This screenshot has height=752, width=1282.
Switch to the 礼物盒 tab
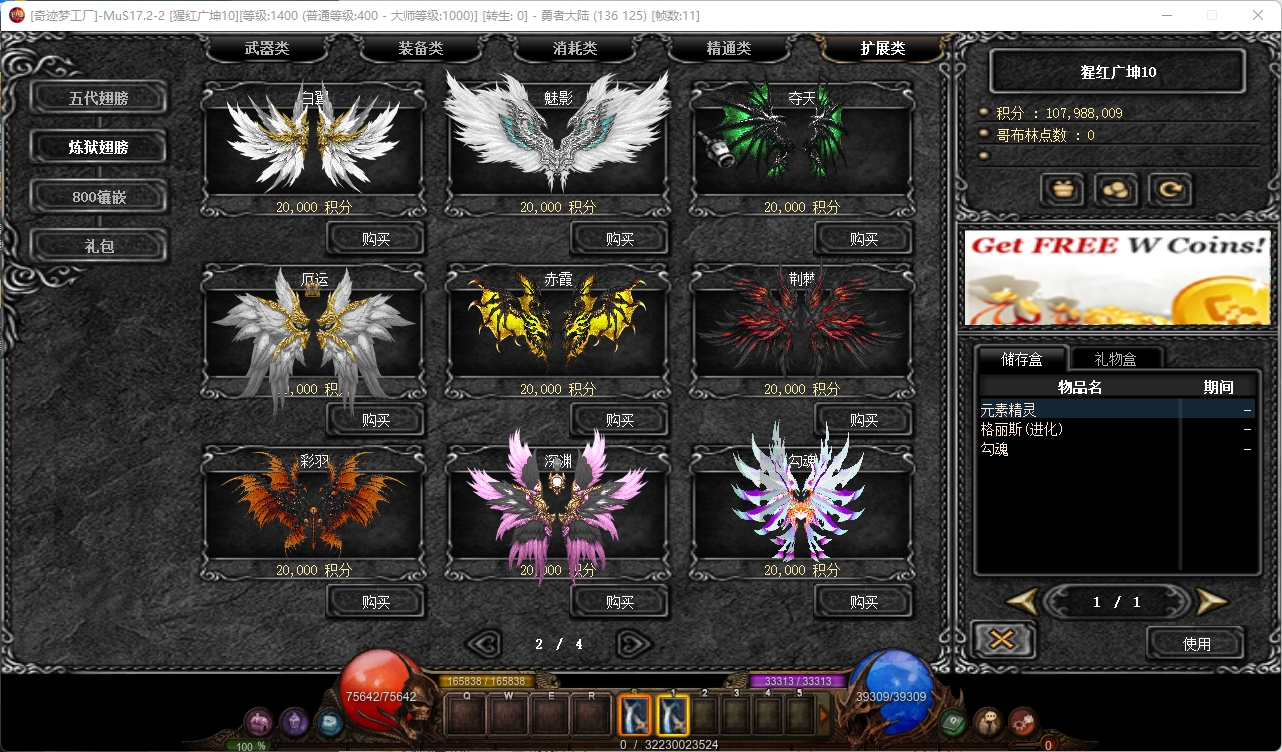click(x=1115, y=358)
